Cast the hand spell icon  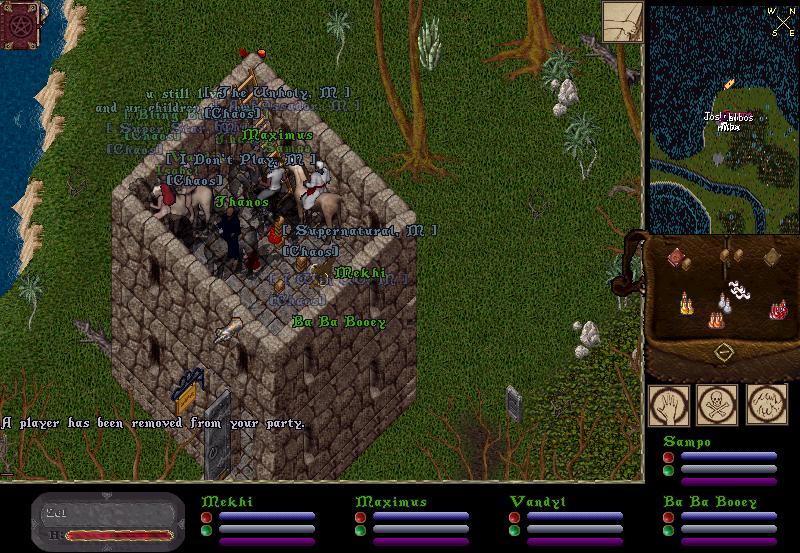click(x=667, y=405)
